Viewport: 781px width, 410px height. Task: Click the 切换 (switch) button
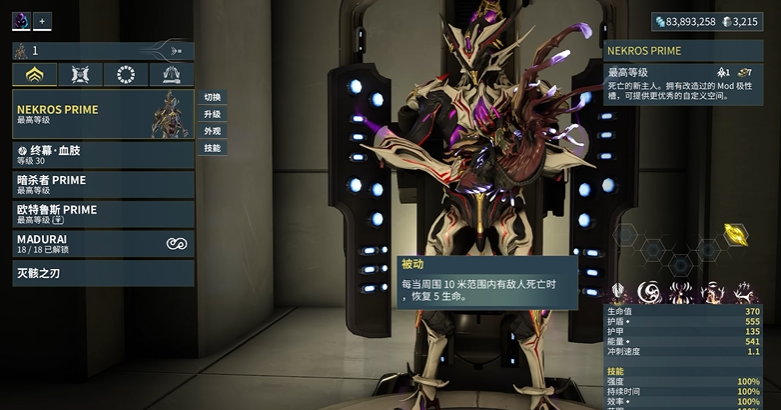pyautogui.click(x=212, y=97)
